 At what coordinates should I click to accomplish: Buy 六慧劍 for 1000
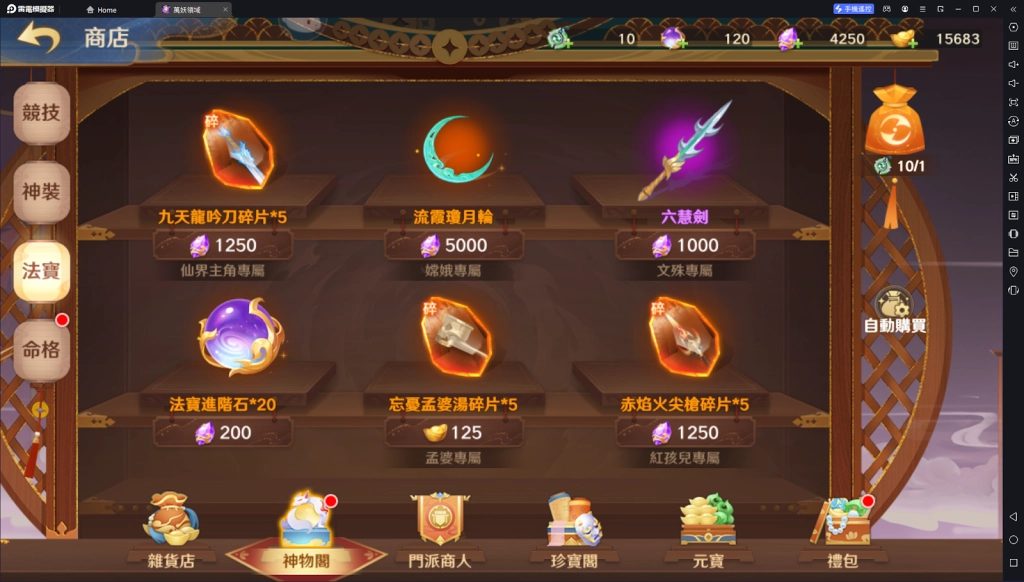(685, 245)
